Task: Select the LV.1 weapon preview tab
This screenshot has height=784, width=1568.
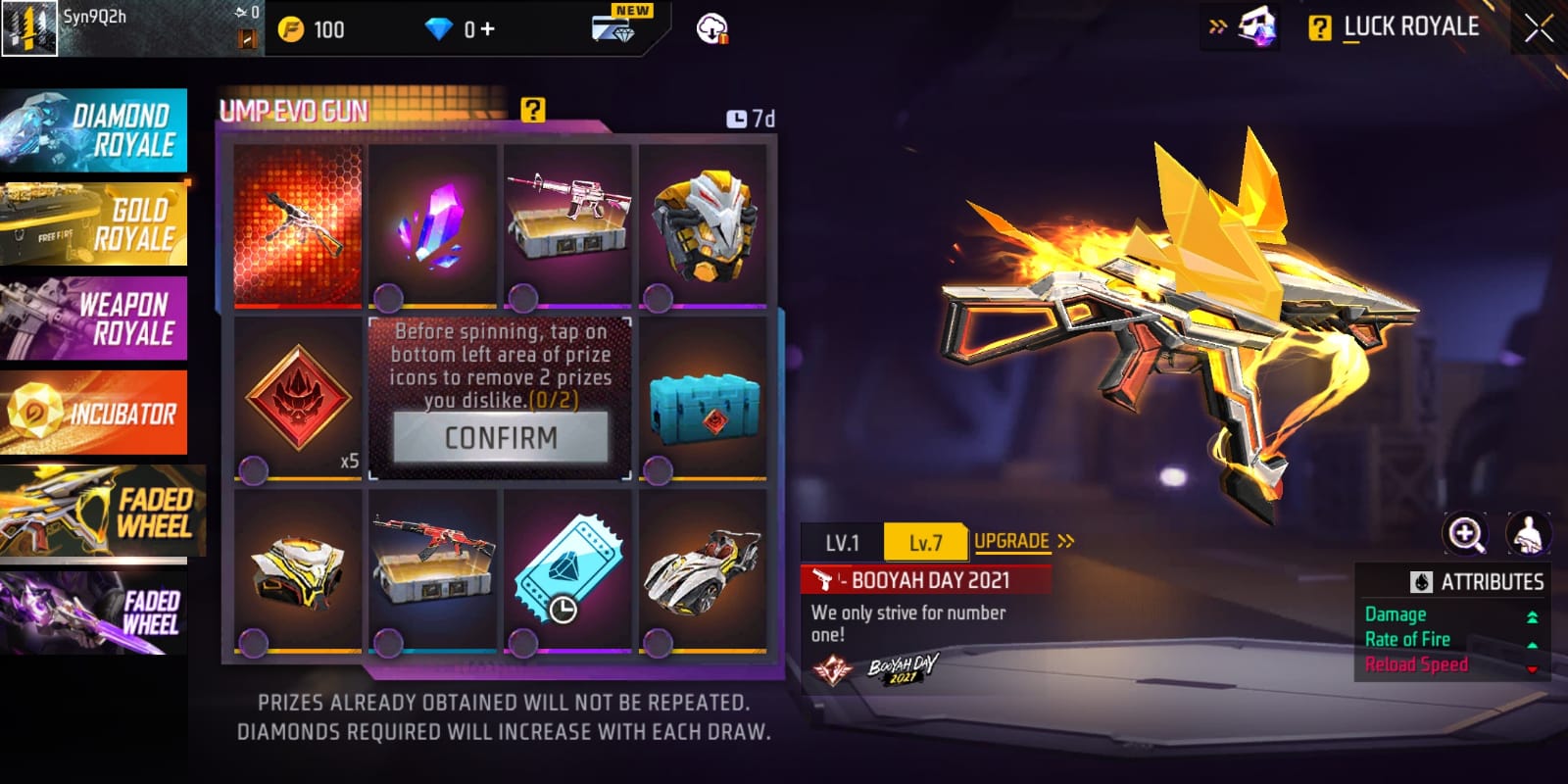Action: coord(842,542)
